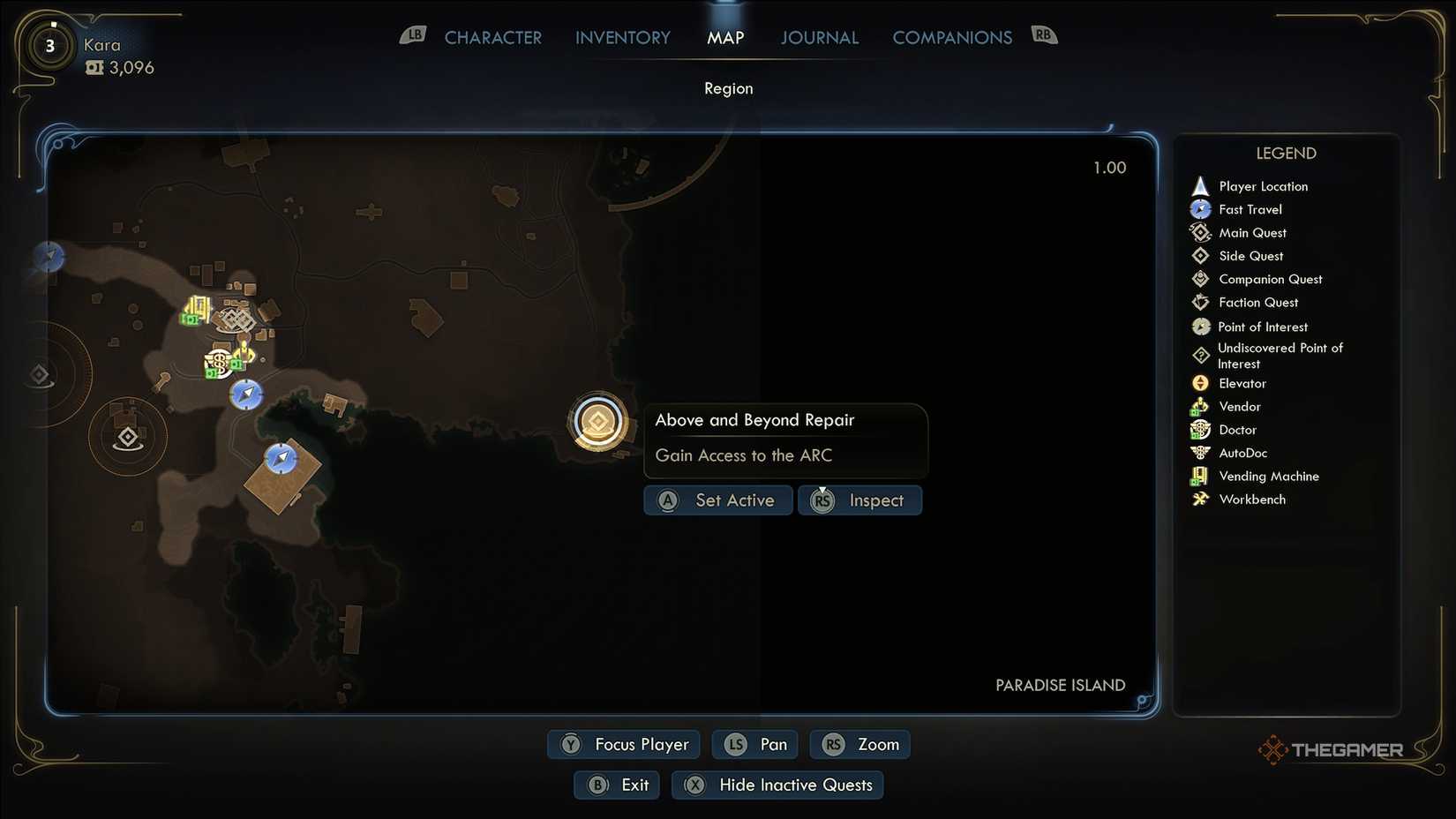Click the Exit button
This screenshot has height=819, width=1456.
coord(616,785)
